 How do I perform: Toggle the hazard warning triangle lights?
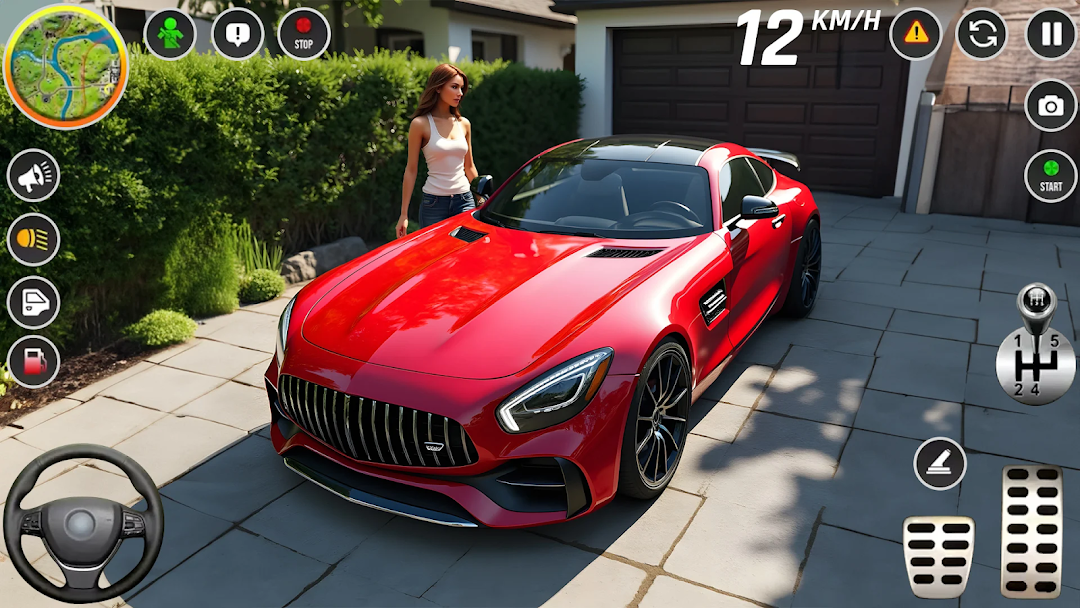tap(915, 34)
